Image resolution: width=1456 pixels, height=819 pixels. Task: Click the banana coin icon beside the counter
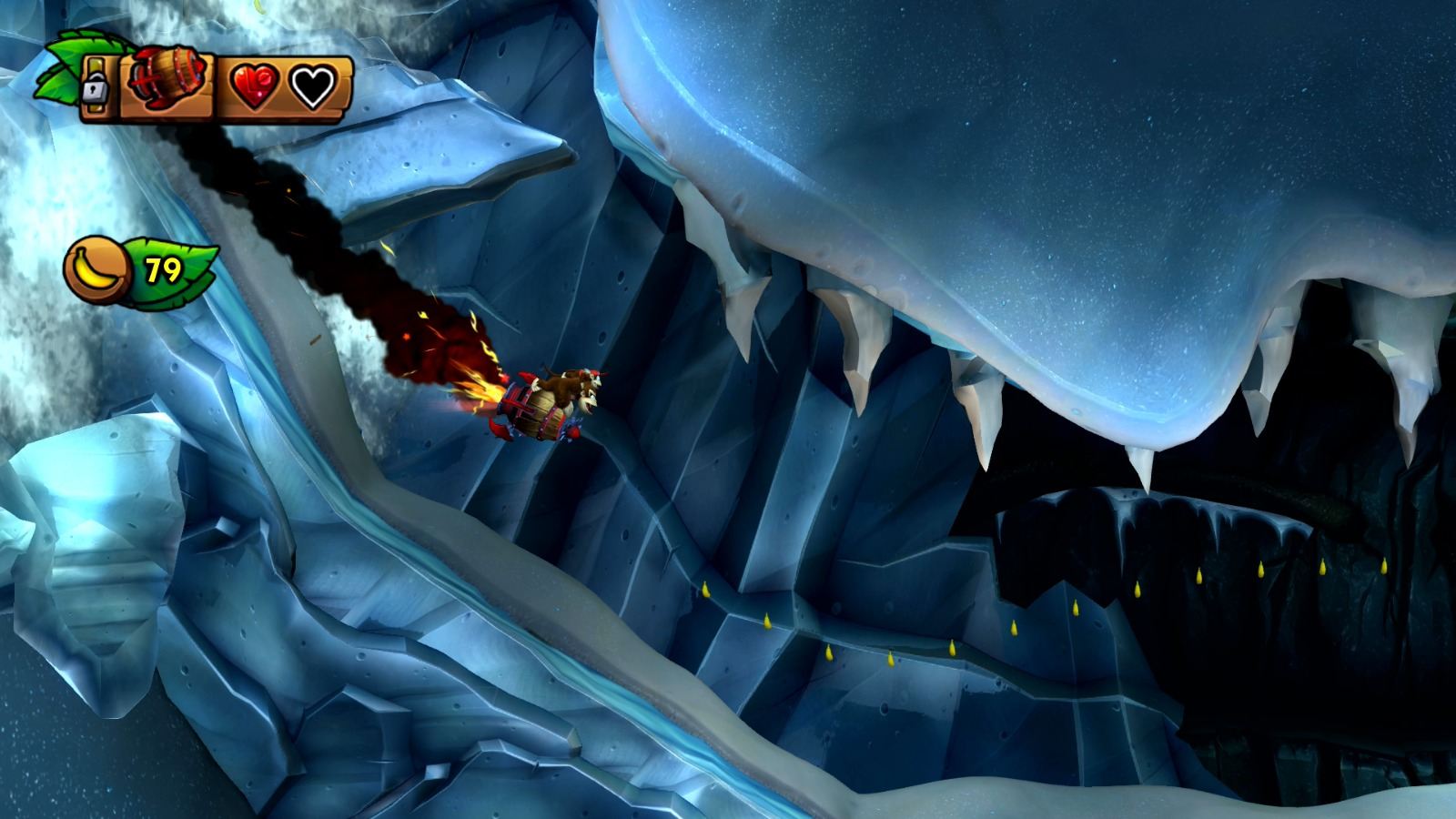click(x=97, y=268)
